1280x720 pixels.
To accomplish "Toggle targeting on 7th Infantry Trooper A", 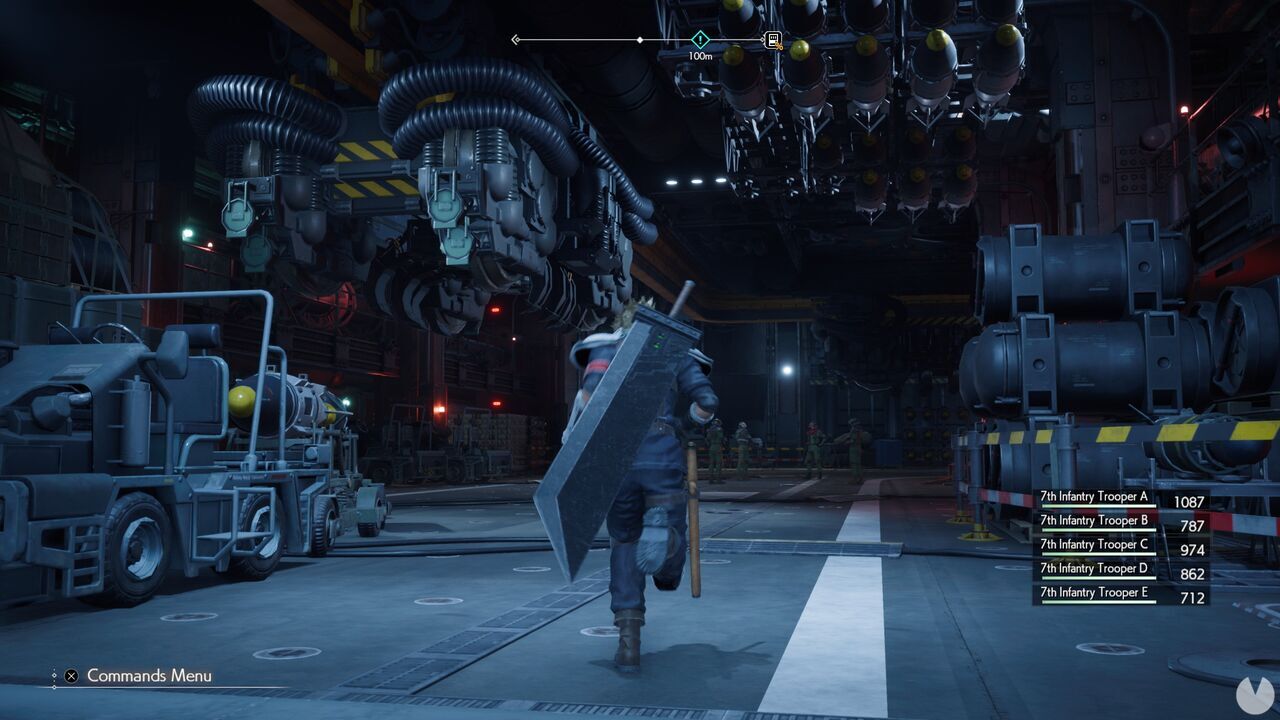I will coord(1094,496).
